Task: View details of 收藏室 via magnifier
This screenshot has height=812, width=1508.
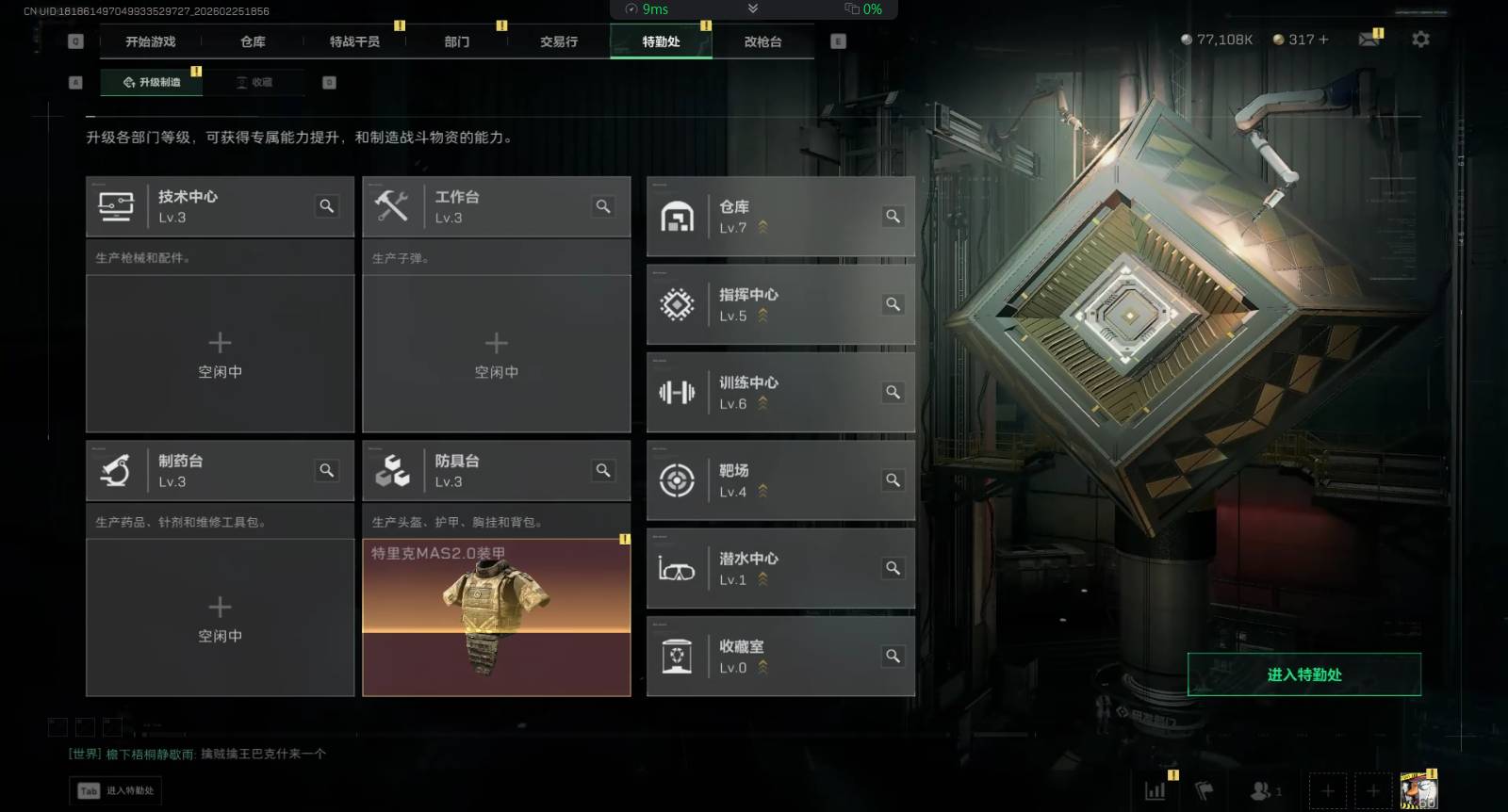Action: [x=893, y=656]
